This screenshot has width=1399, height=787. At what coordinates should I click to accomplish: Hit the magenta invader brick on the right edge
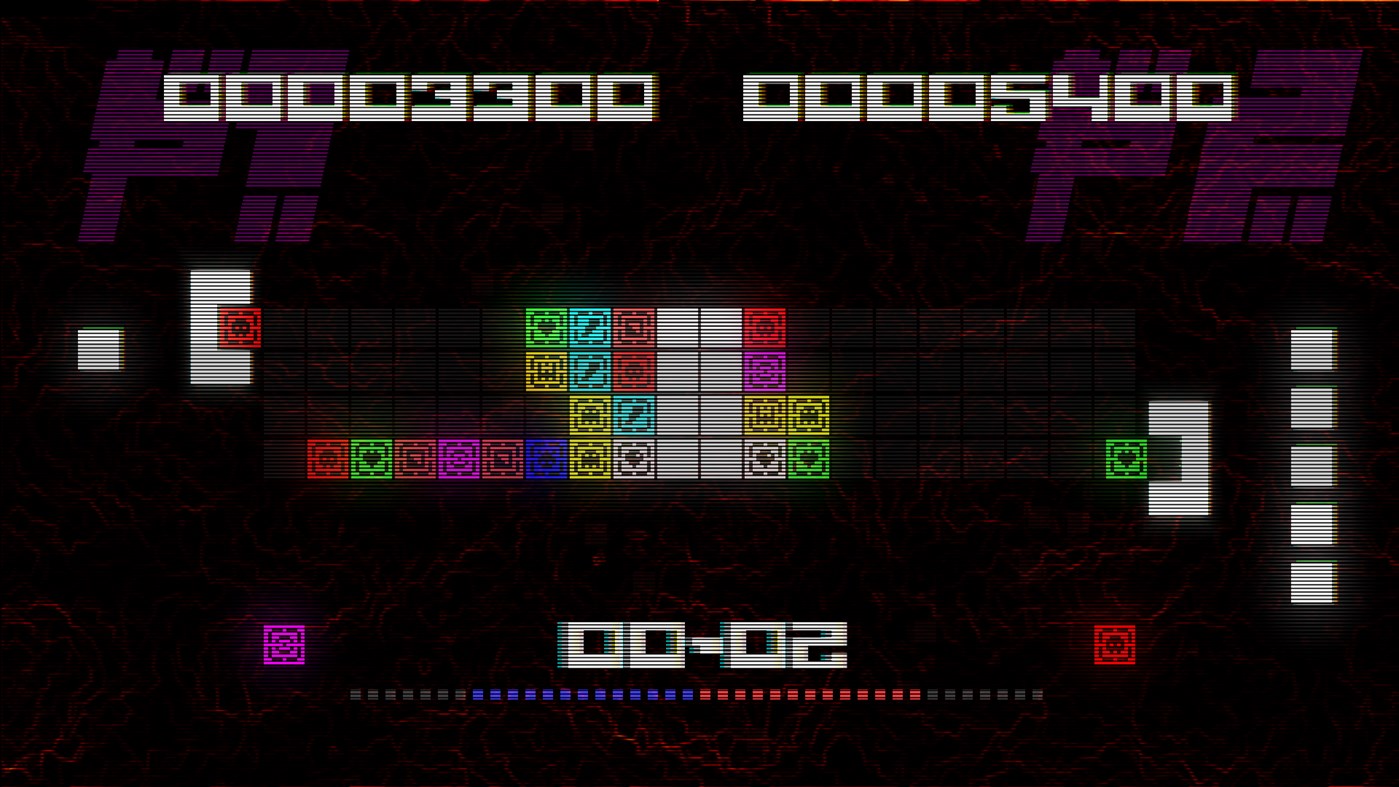coord(765,370)
